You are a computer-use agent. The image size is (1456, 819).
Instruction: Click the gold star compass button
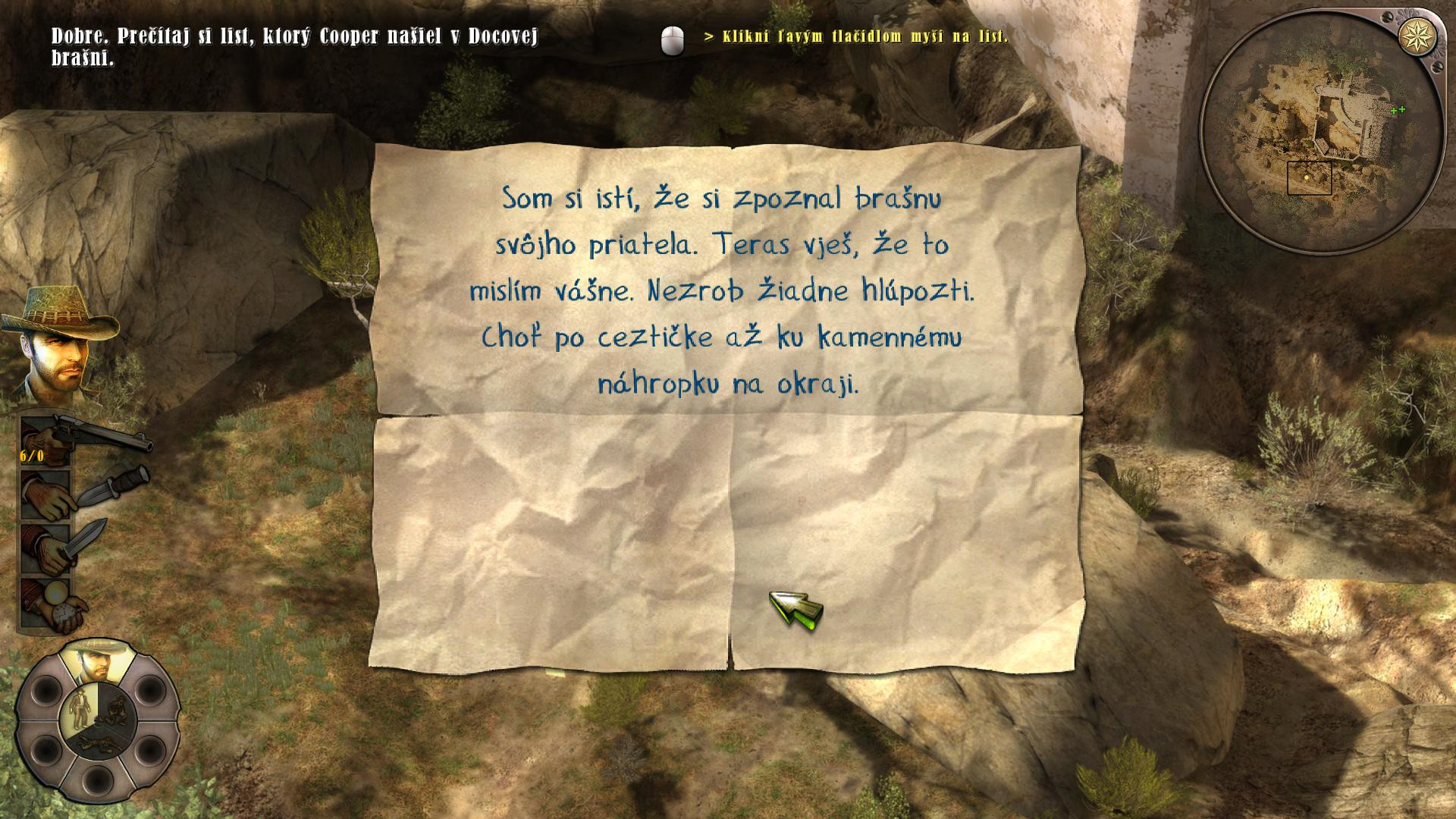(1410, 36)
